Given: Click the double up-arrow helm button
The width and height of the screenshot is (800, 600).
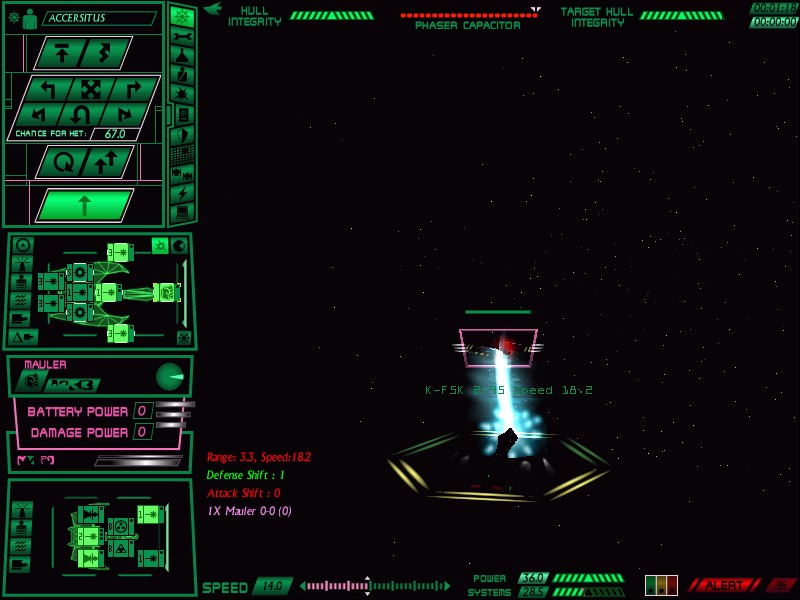Looking at the screenshot, I should click(106, 161).
